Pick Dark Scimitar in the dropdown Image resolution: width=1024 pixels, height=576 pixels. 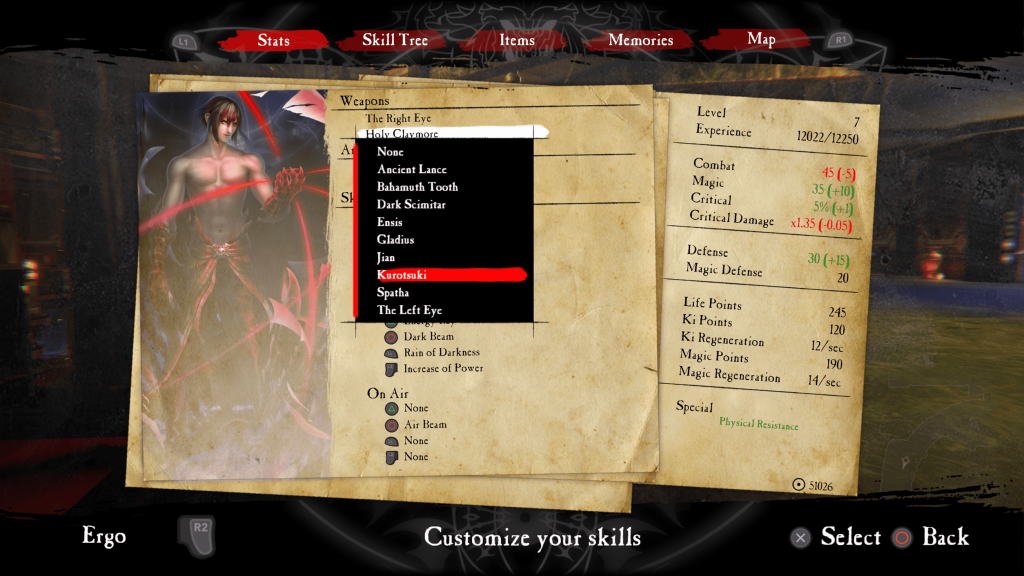411,205
